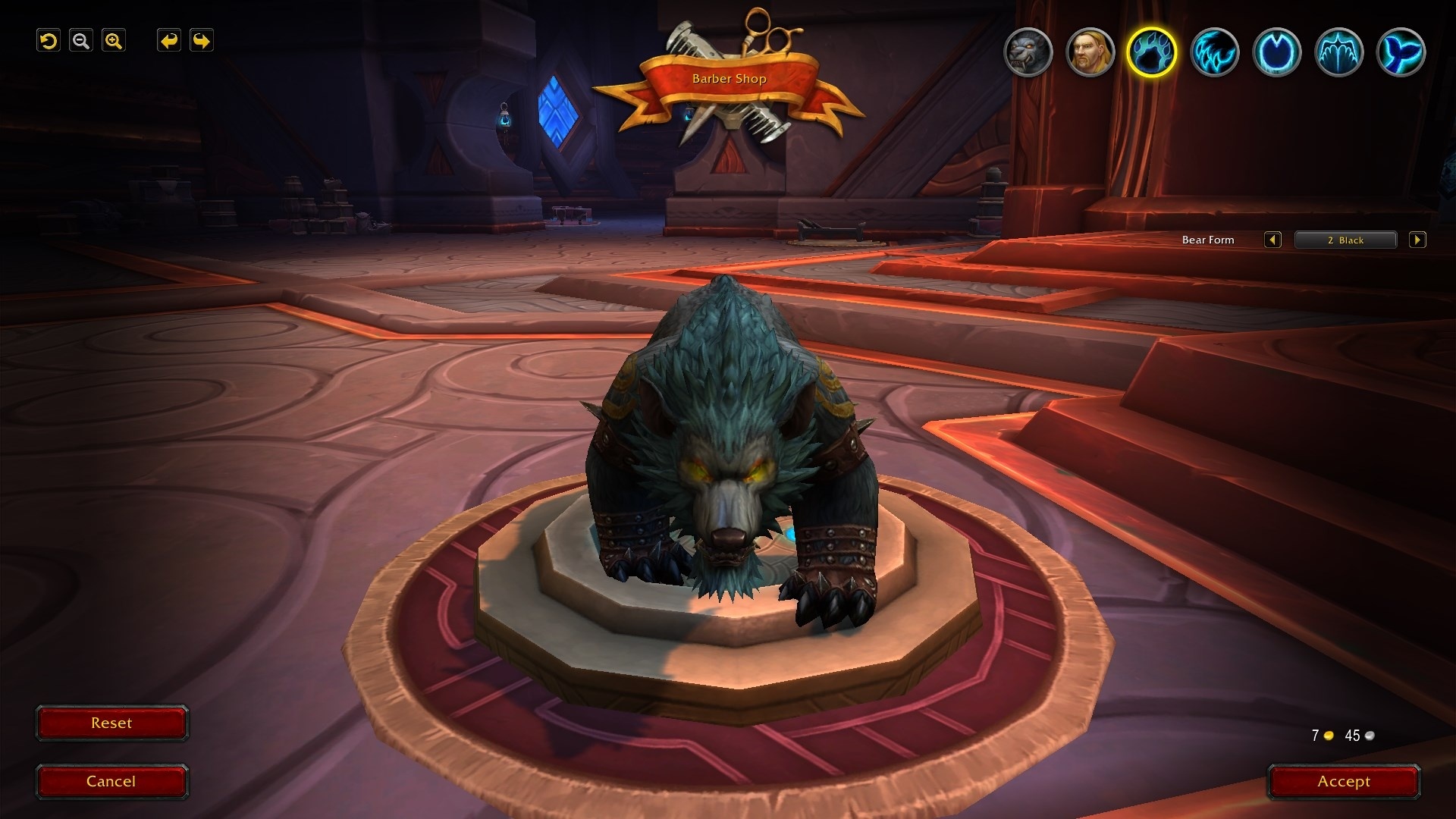Click the Reset button
This screenshot has width=1456, height=819.
tap(111, 723)
